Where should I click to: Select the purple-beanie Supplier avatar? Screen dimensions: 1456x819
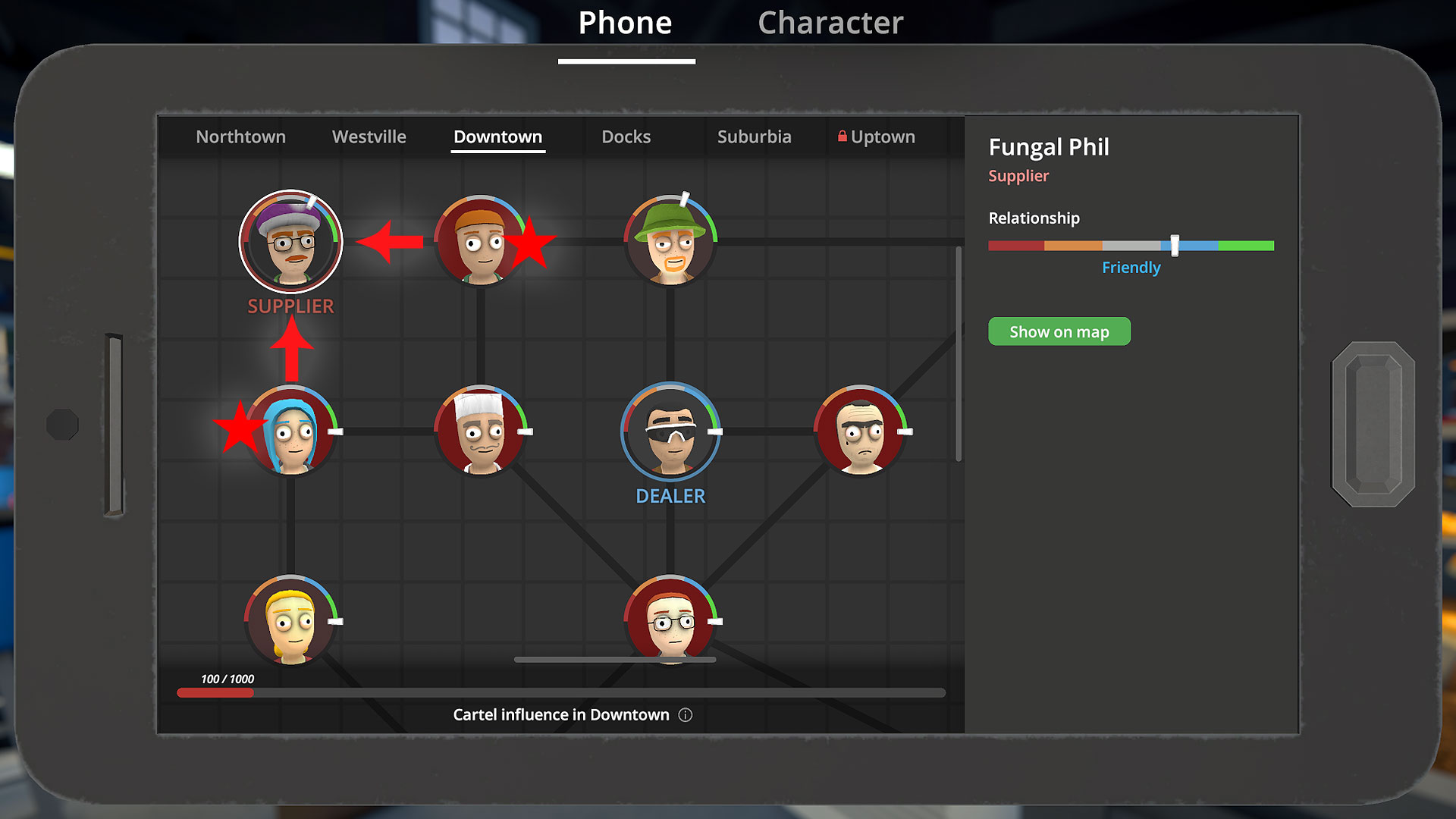(290, 241)
